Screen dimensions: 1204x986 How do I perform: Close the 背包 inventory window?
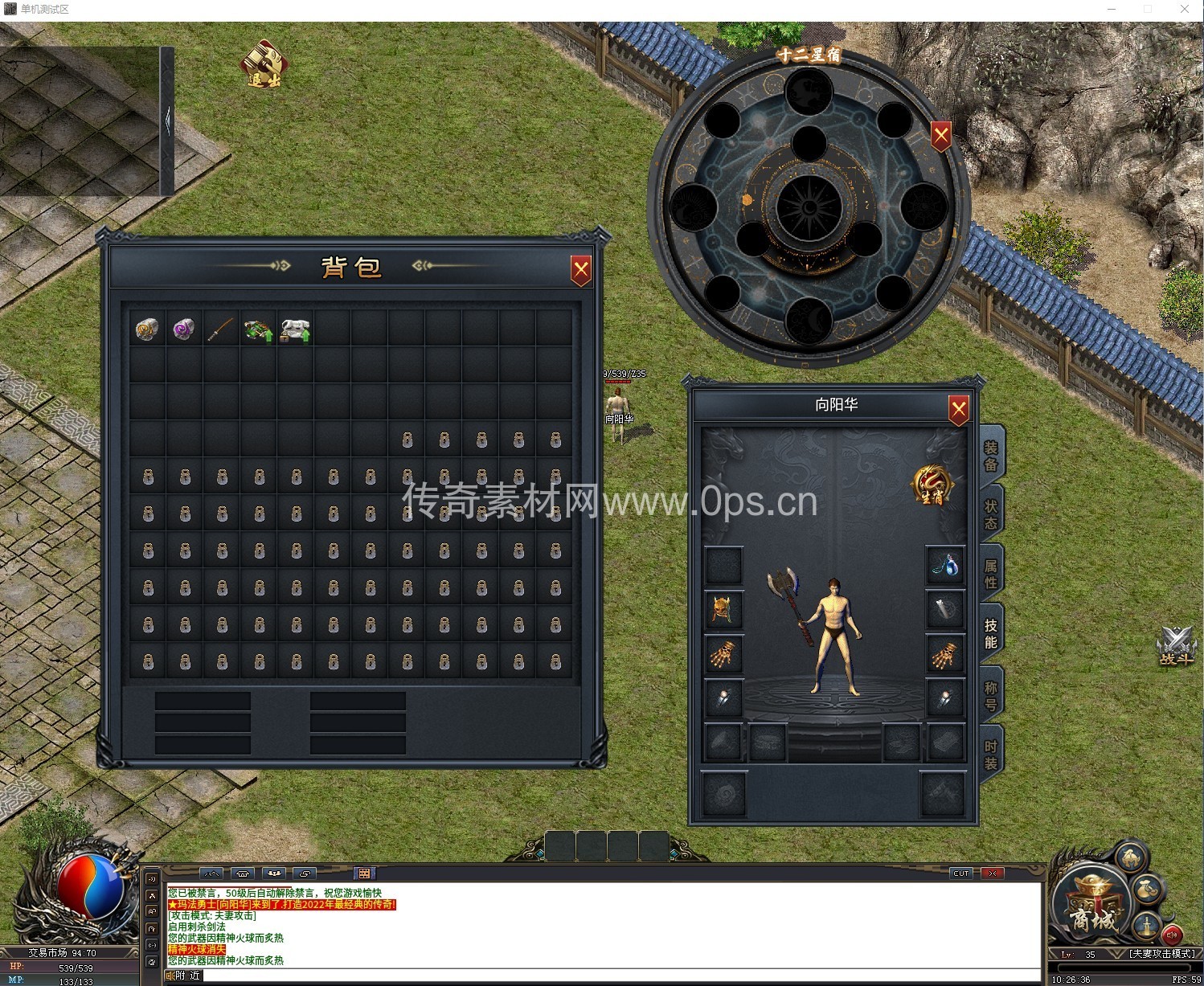pos(580,270)
